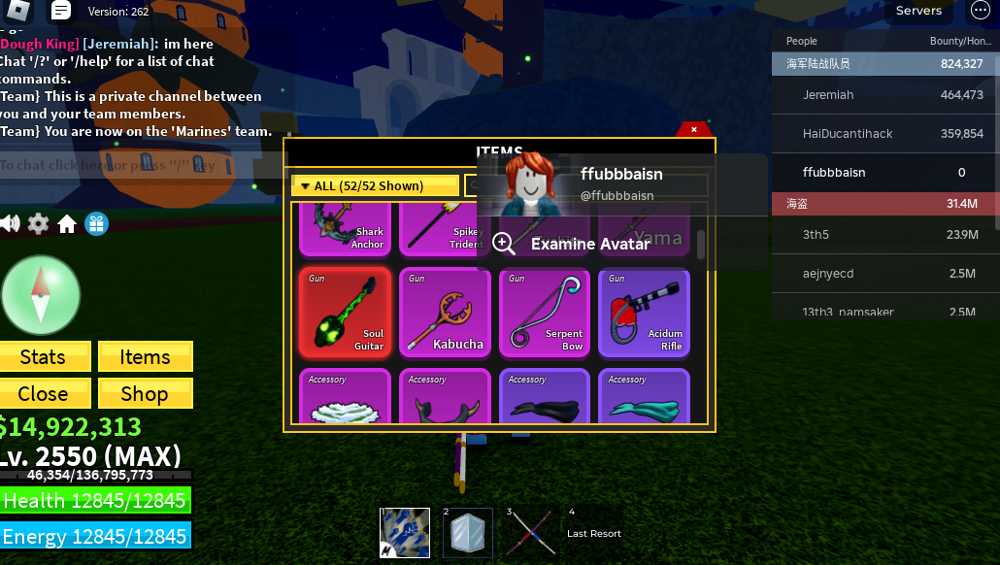Open the Stats panel
The image size is (1000, 565).
coord(45,357)
